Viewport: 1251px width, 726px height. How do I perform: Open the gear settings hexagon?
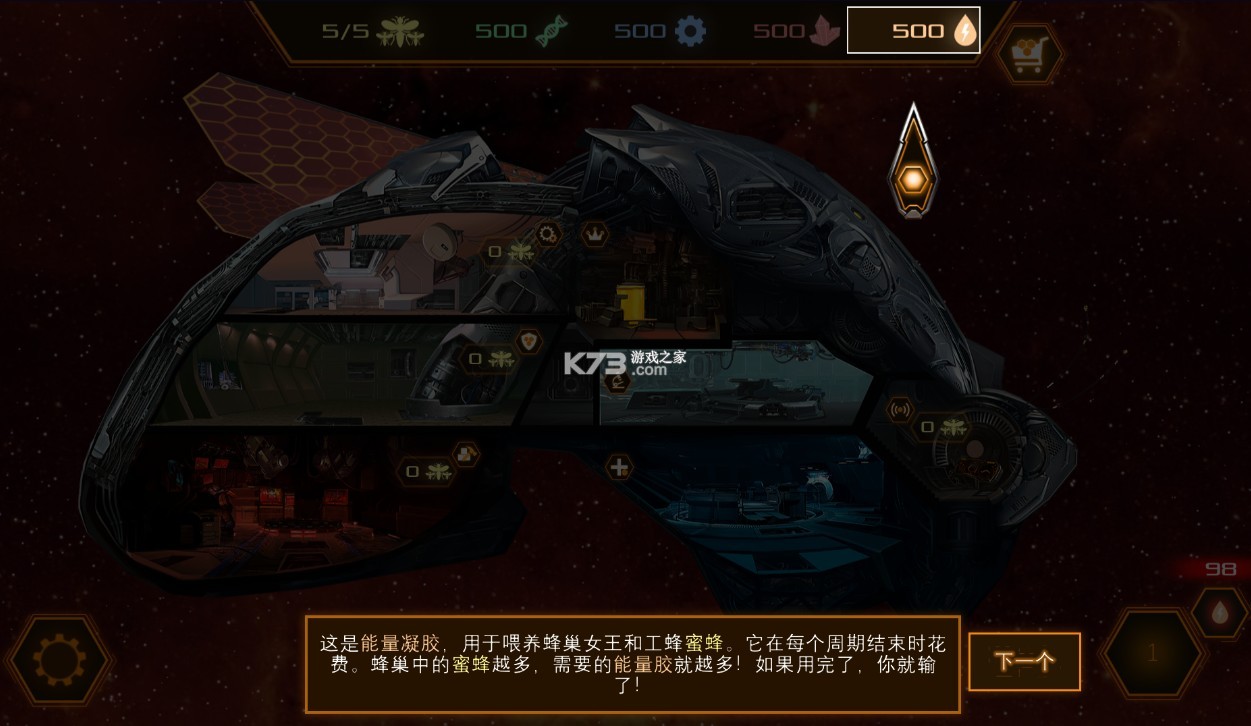58,660
